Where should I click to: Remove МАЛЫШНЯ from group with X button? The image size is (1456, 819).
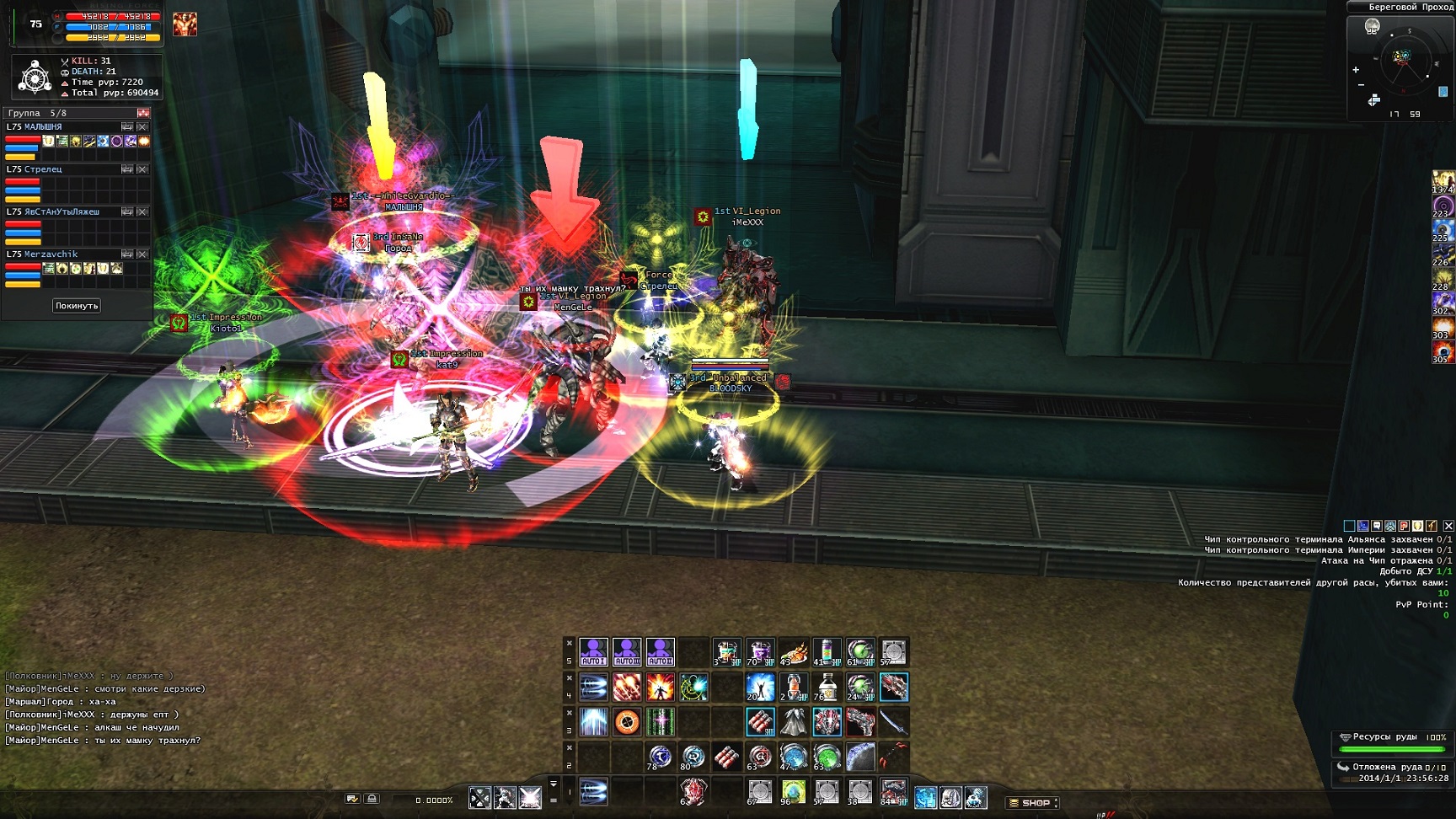[142, 126]
